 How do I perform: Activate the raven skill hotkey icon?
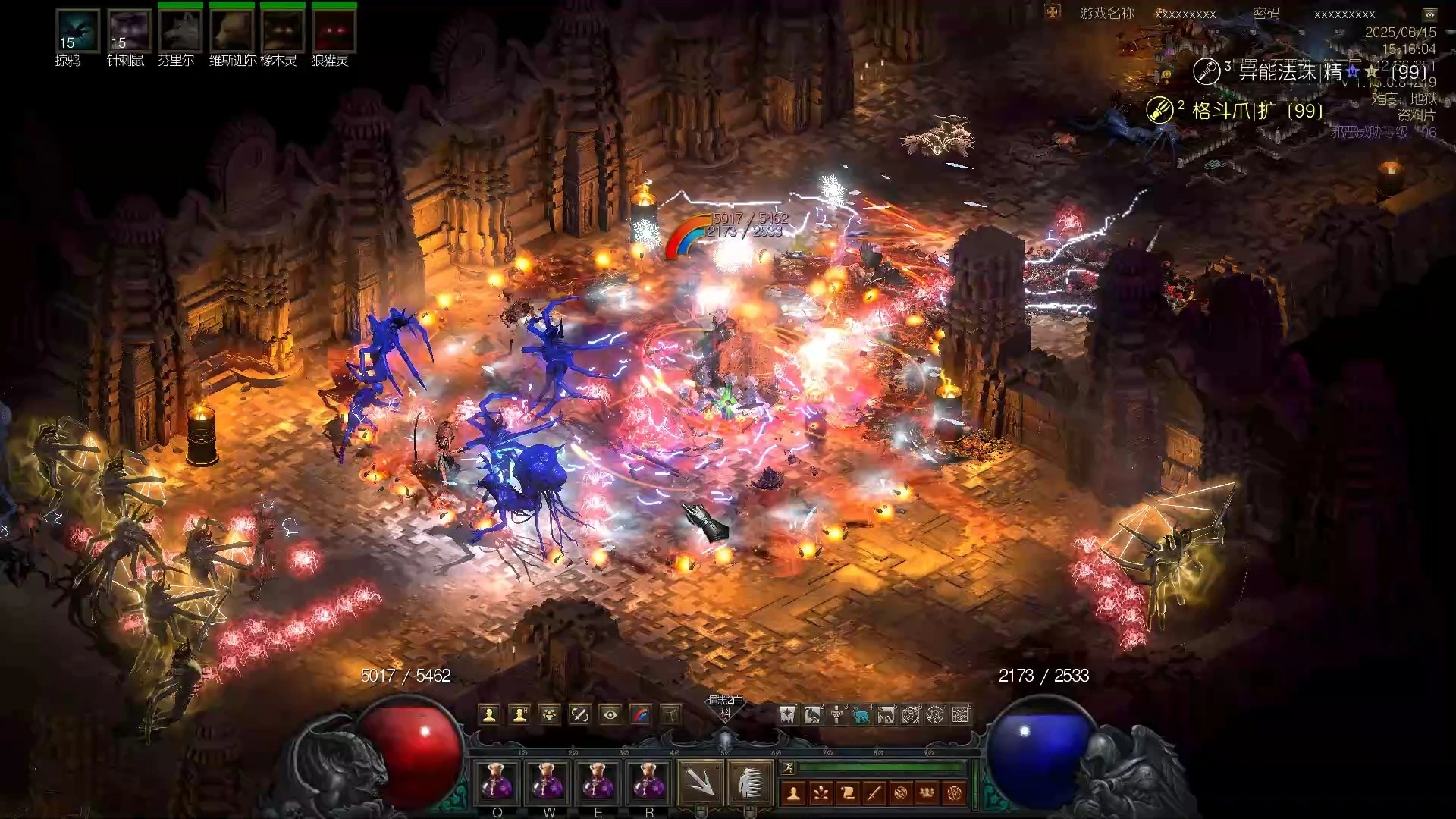coord(812,714)
